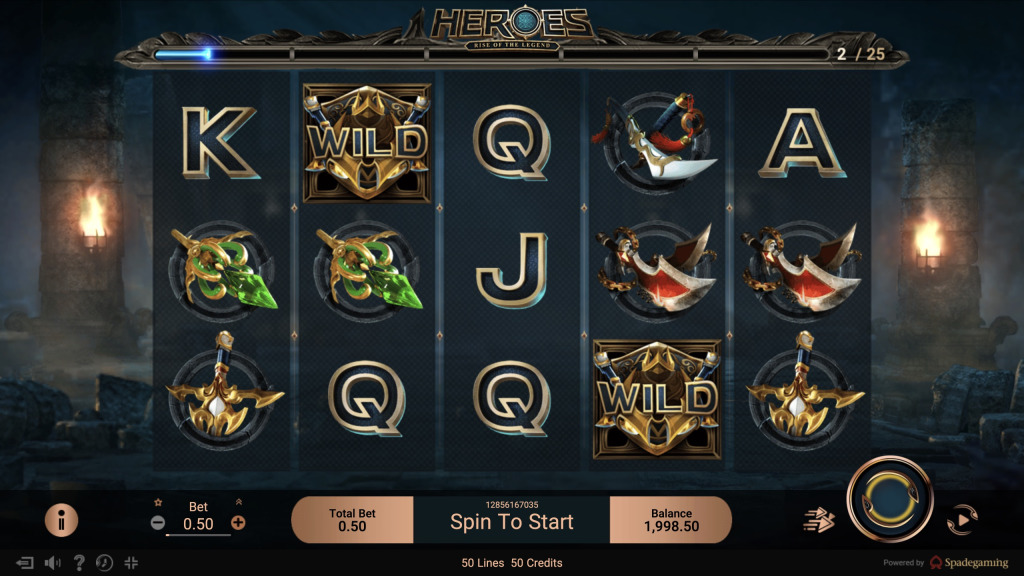Viewport: 1024px width, 576px height.
Task: Open help with the question mark icon
Action: [79, 563]
